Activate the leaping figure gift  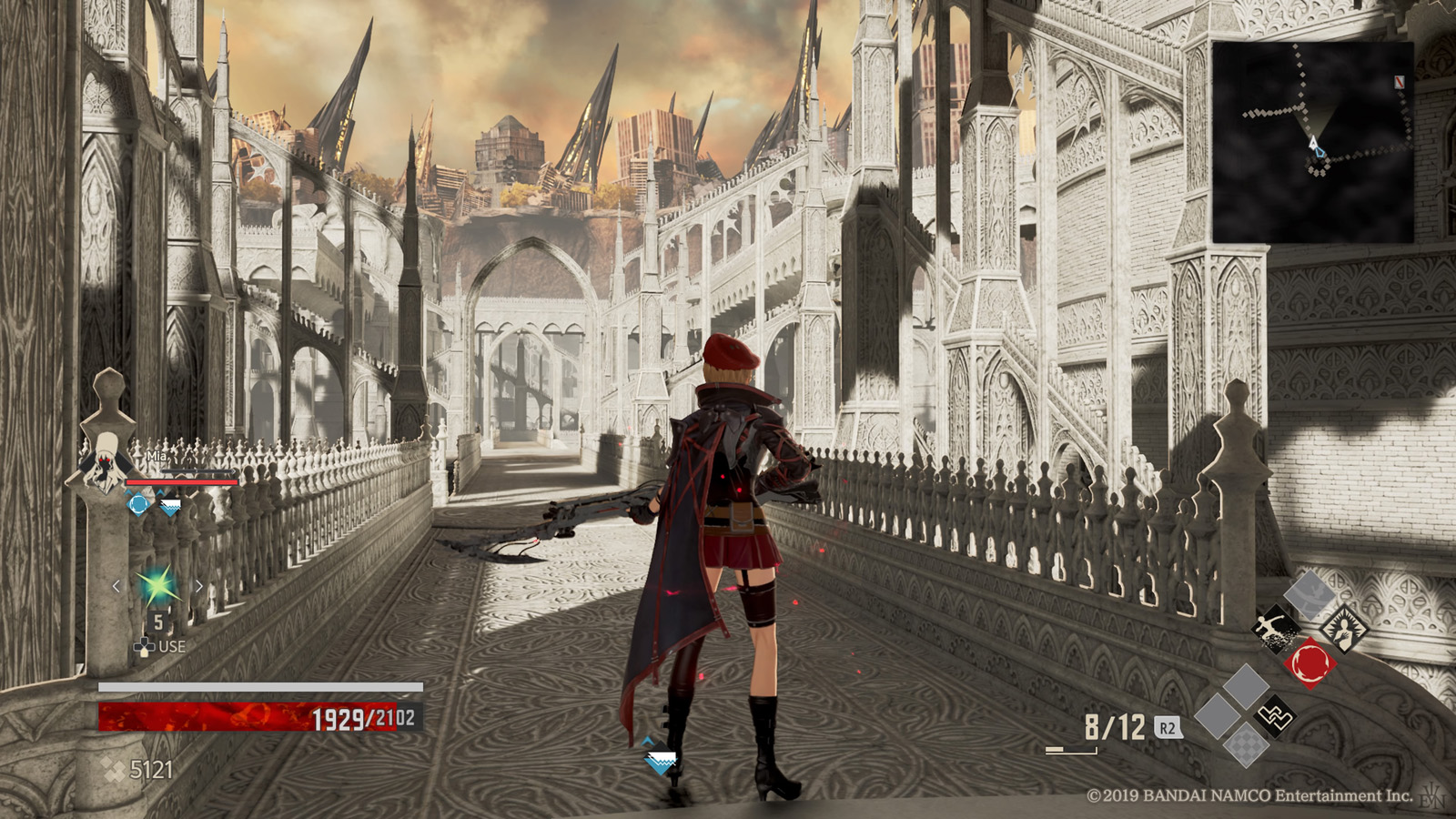coord(1275,628)
